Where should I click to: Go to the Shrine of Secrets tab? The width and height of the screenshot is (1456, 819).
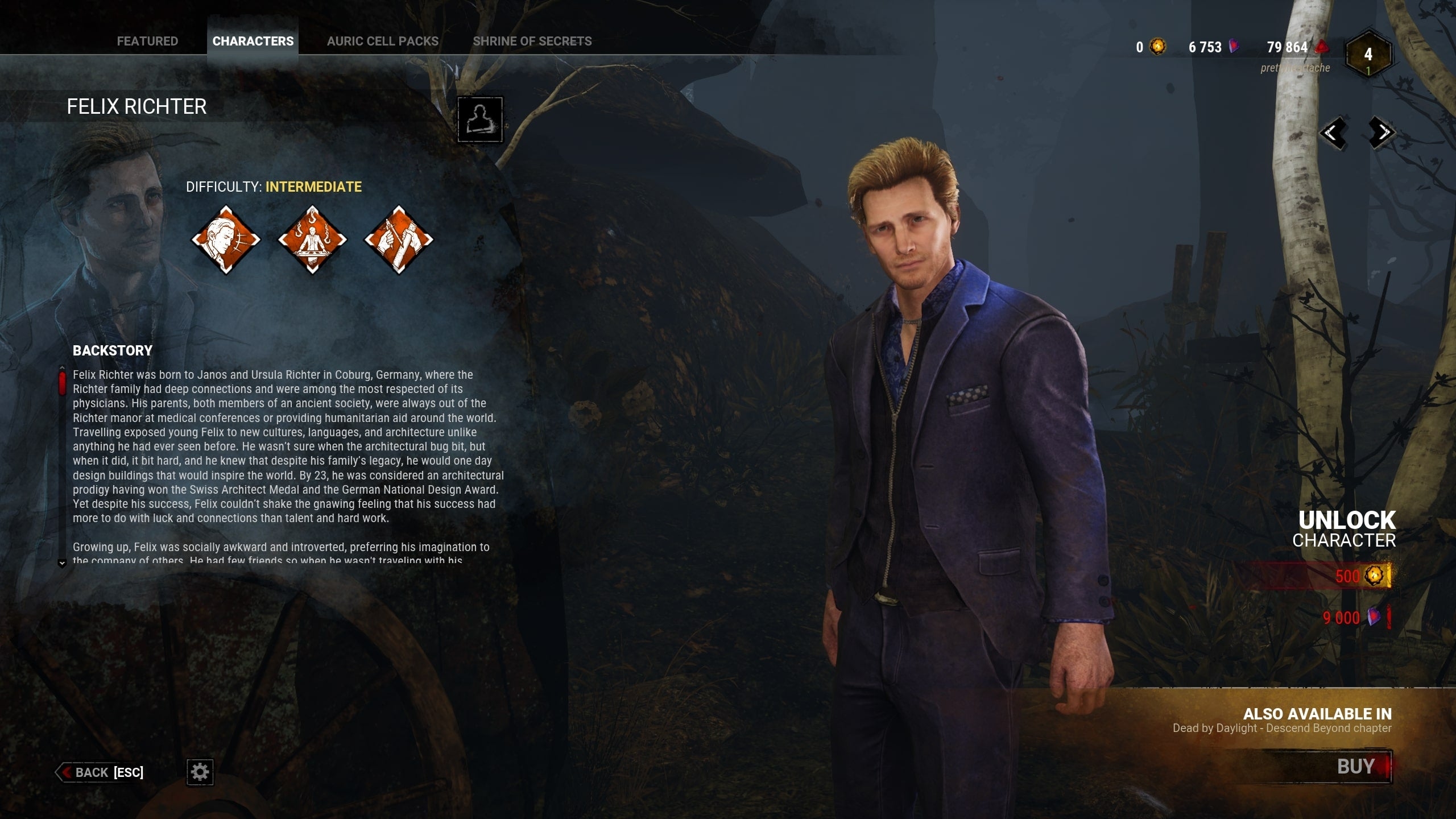pyautogui.click(x=532, y=41)
